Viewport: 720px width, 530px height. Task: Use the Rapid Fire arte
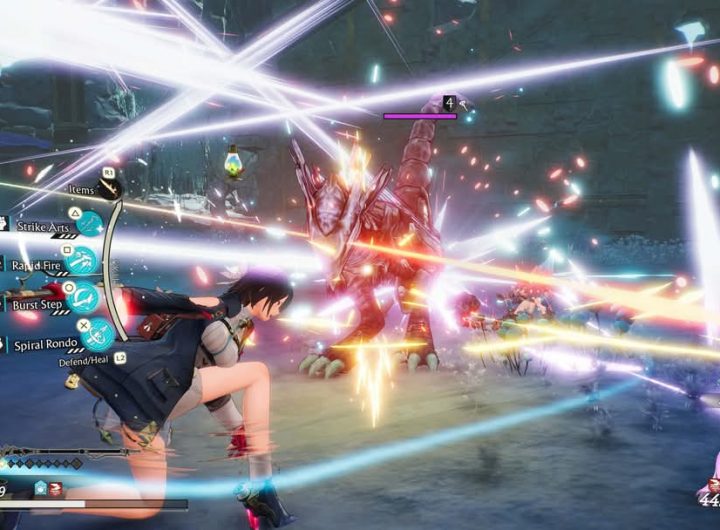click(x=83, y=261)
